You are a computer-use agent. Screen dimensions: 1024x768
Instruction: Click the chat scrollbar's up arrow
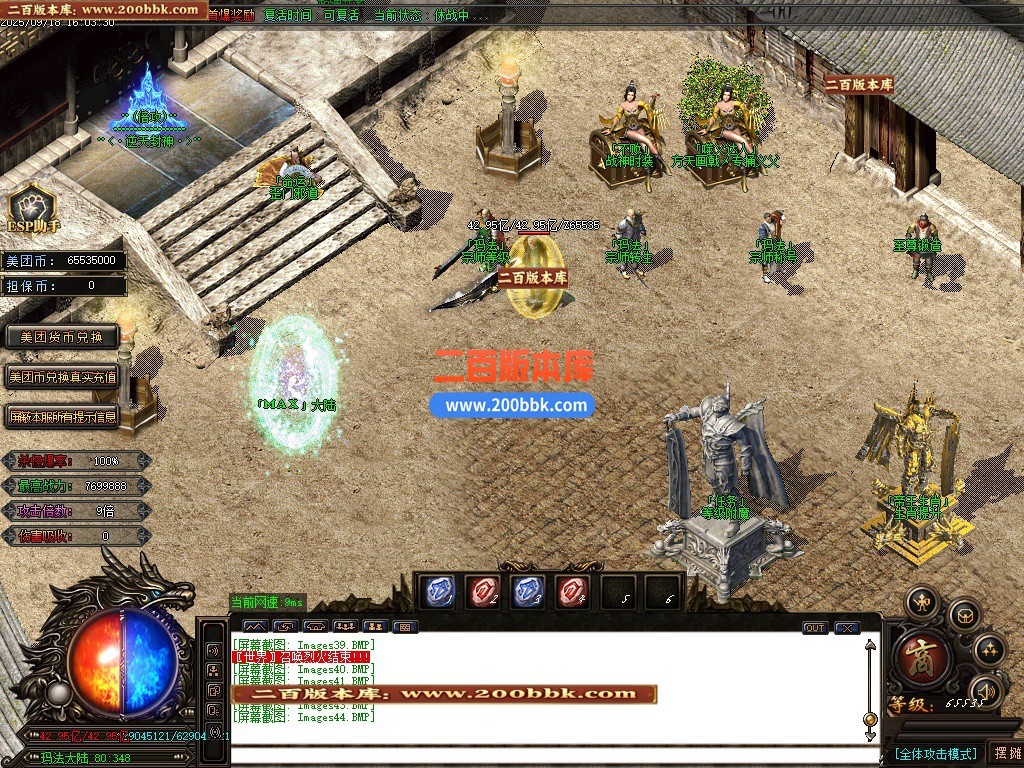pos(870,645)
